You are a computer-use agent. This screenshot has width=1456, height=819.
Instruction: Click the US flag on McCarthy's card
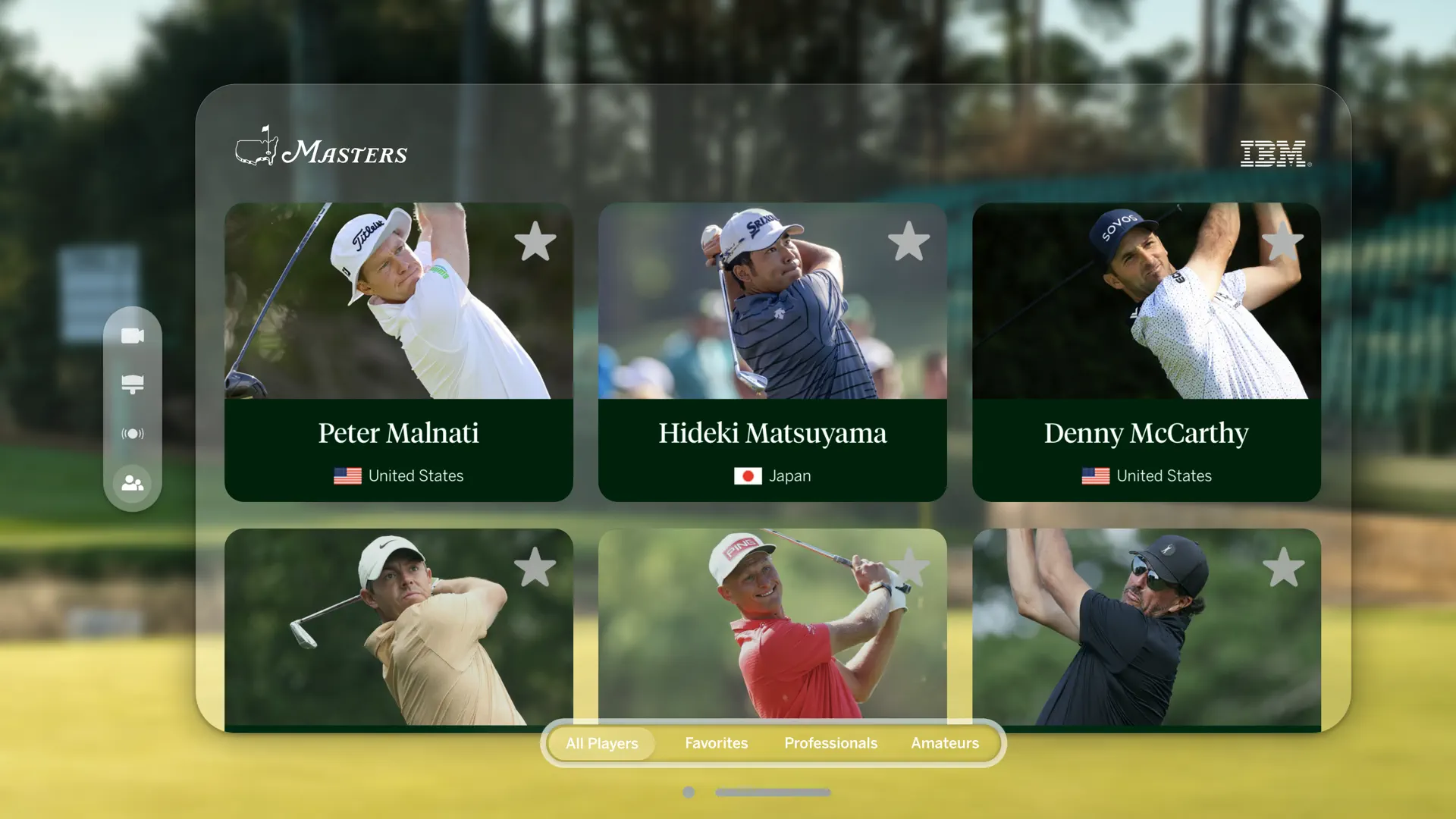coord(1094,476)
